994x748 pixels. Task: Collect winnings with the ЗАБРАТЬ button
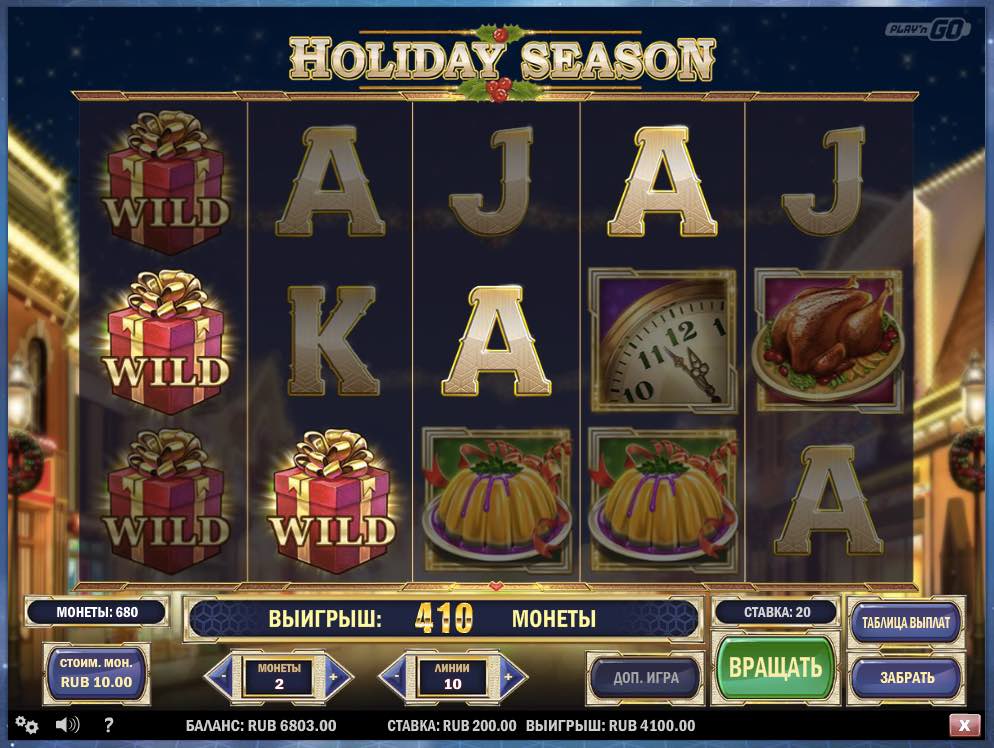905,677
